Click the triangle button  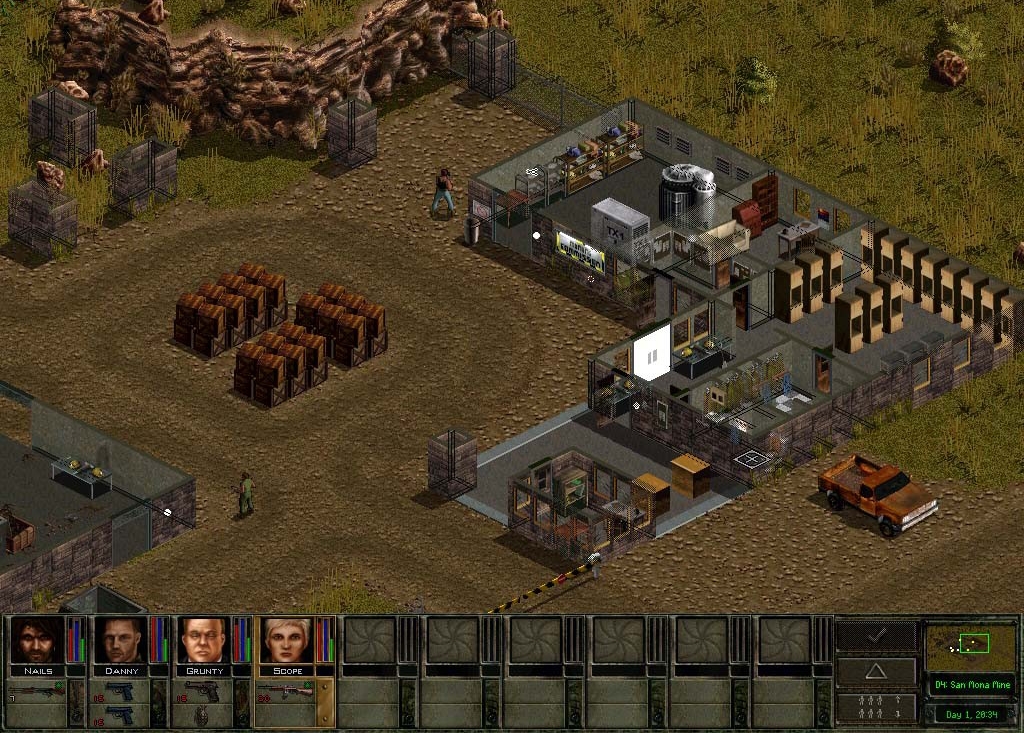[876, 671]
